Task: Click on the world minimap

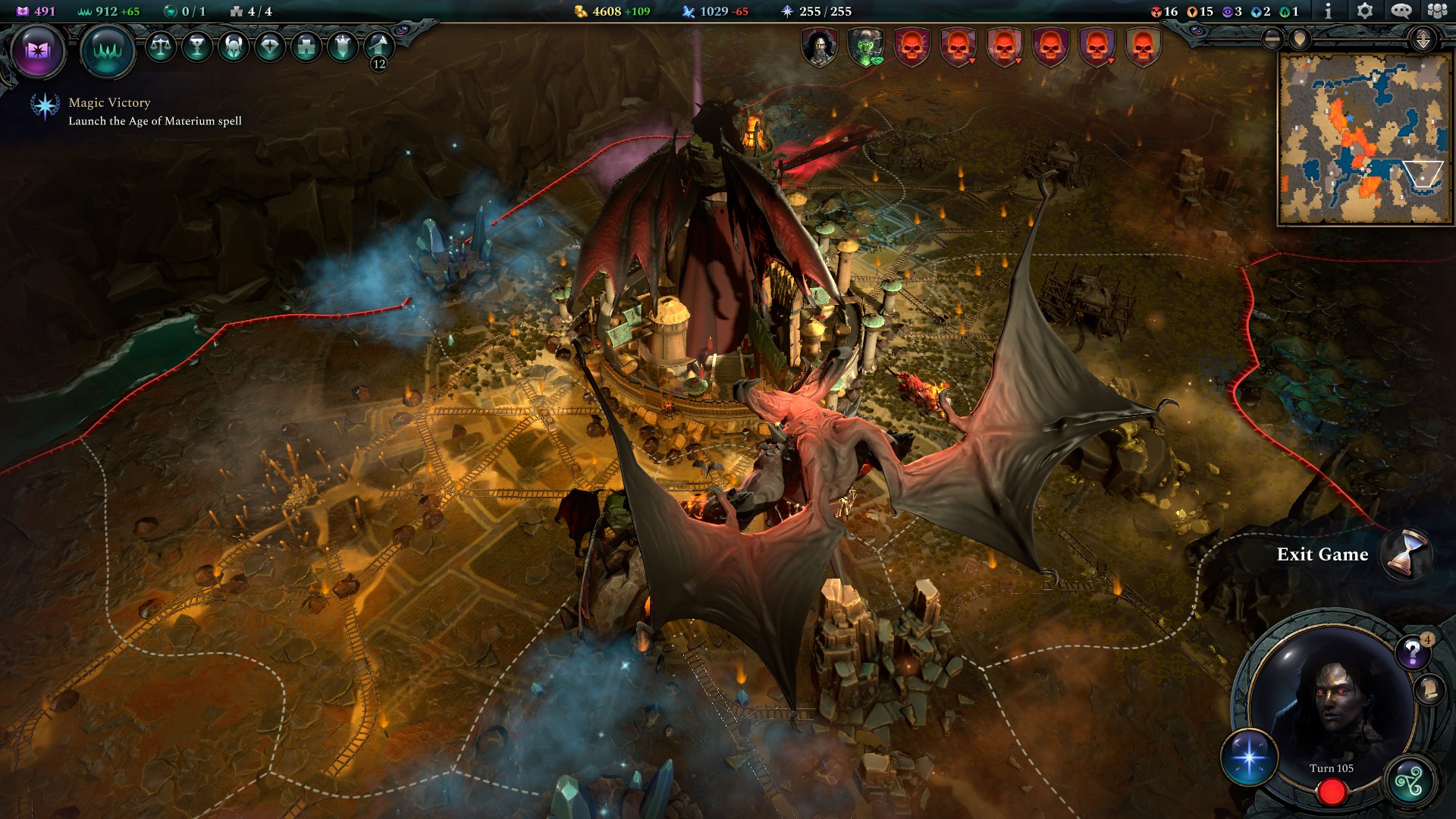Action: tap(1363, 139)
